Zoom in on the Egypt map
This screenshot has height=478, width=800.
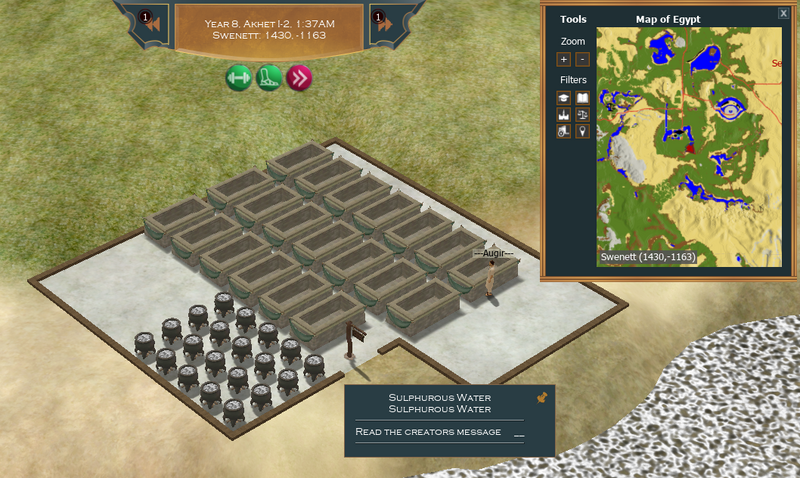tap(564, 60)
